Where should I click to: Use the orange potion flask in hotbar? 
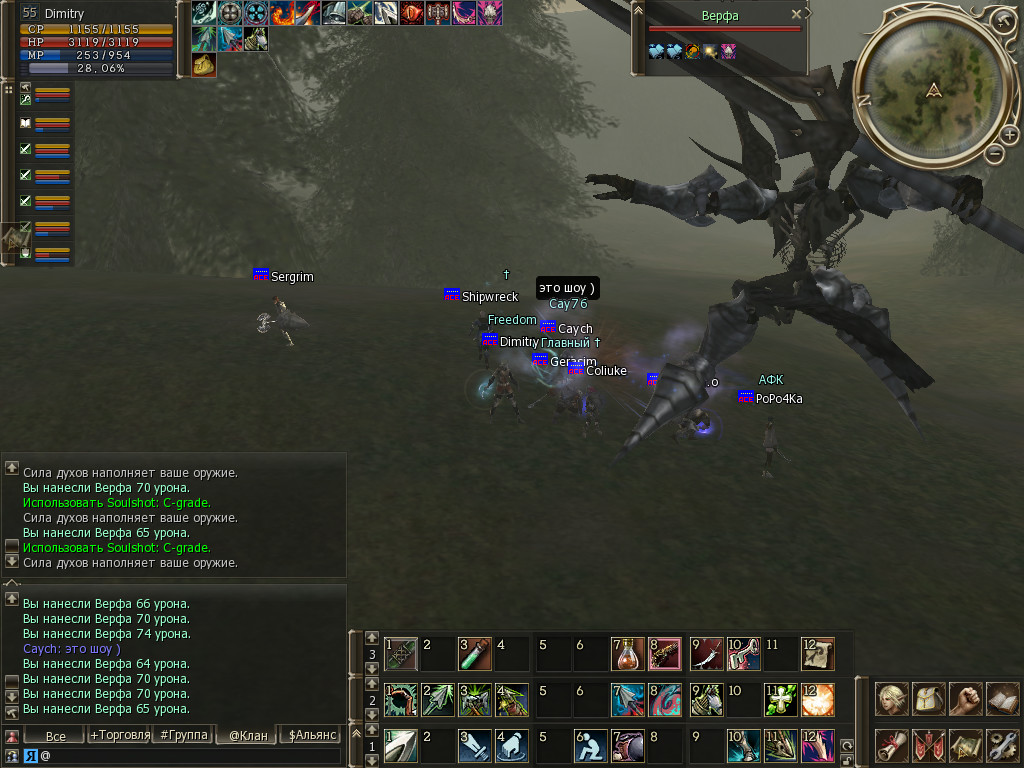tap(627, 655)
